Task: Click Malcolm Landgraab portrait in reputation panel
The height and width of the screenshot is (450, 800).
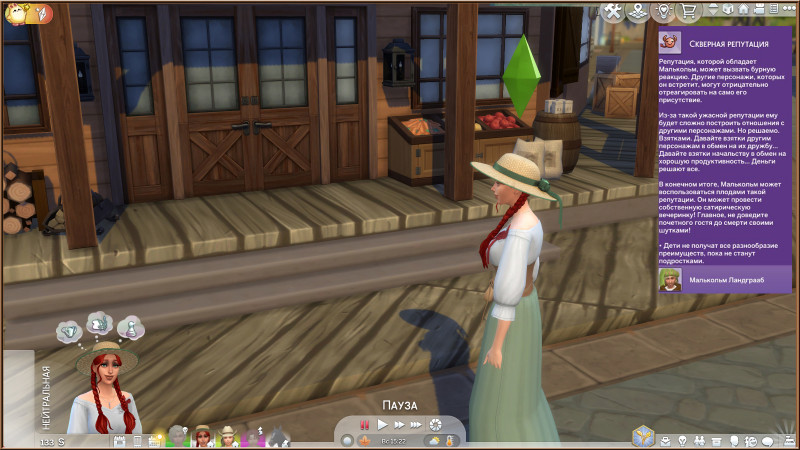Action: click(669, 279)
